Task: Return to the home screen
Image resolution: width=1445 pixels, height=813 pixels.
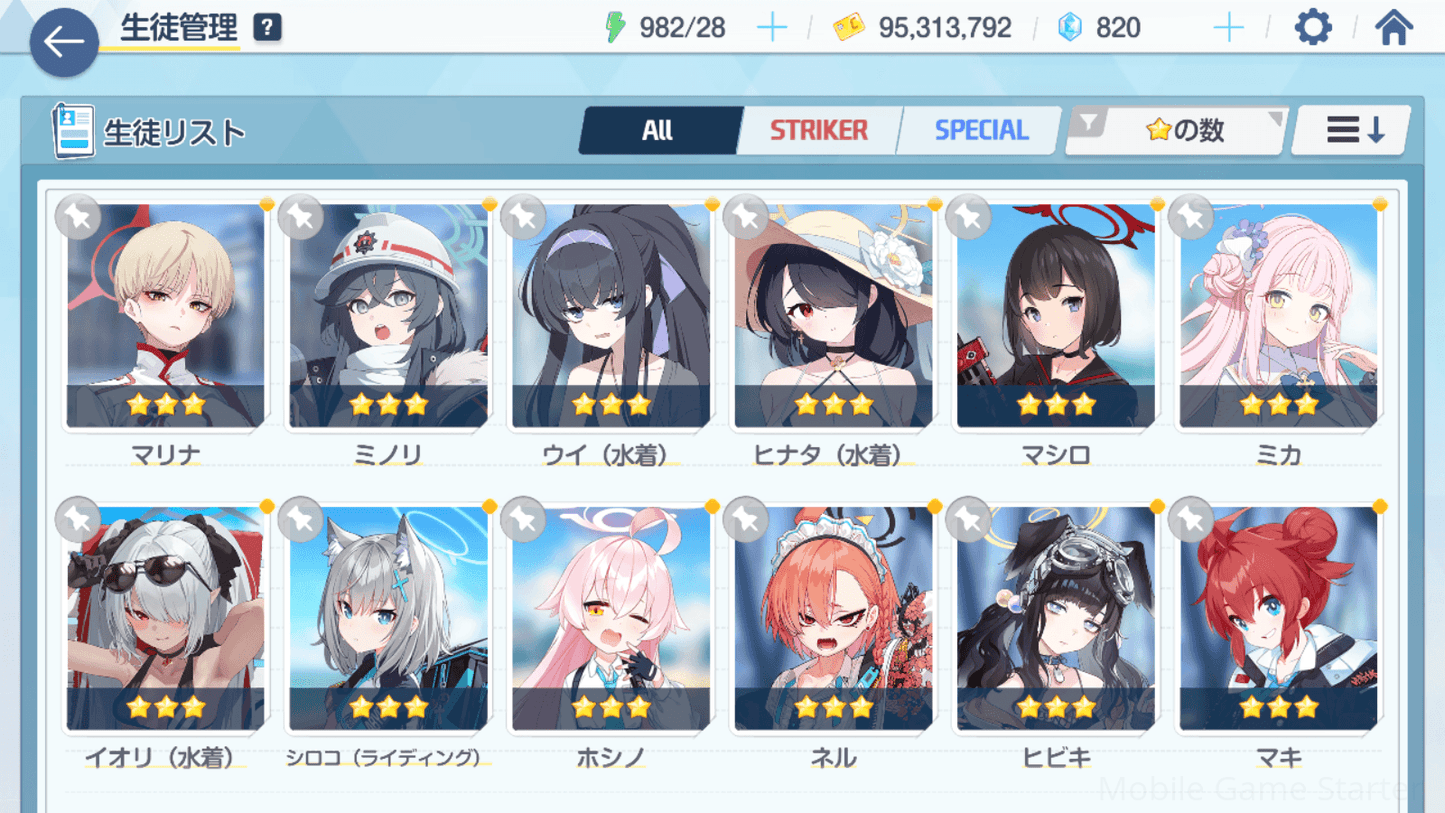Action: pos(1393,27)
